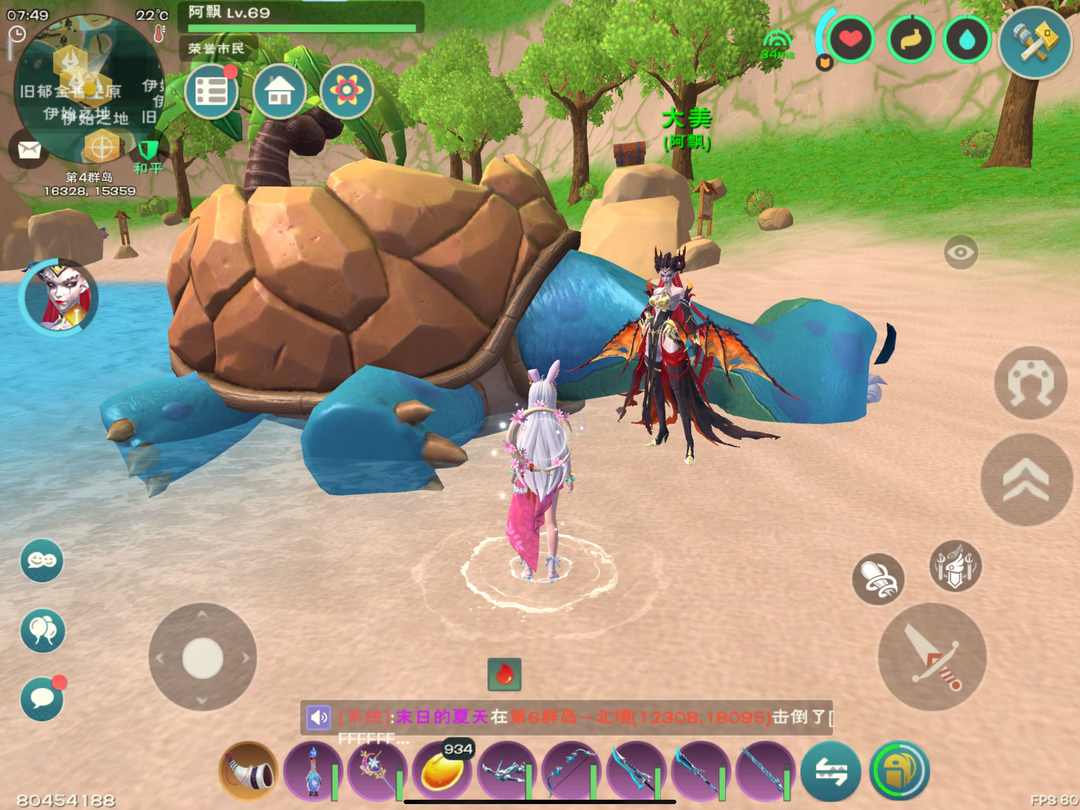
Task: Toggle the chat speaker icon
Action: pyautogui.click(x=319, y=717)
